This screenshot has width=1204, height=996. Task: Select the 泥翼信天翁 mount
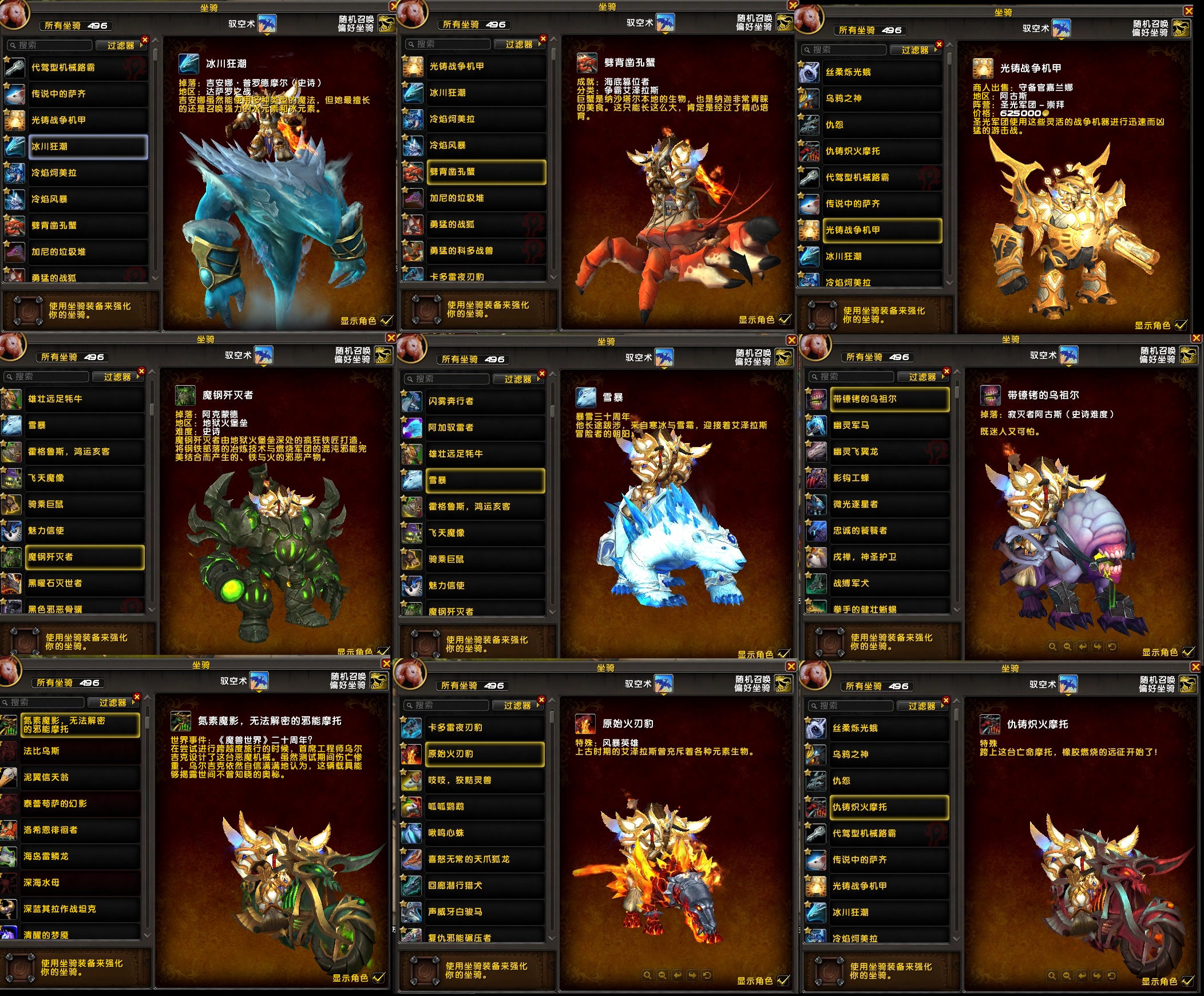pyautogui.click(x=80, y=777)
